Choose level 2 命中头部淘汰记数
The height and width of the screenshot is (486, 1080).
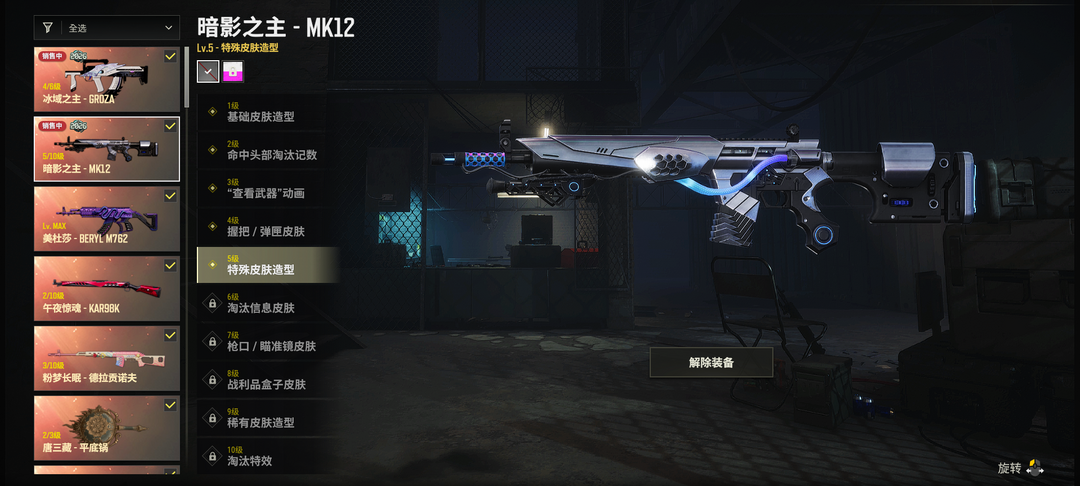(267, 150)
